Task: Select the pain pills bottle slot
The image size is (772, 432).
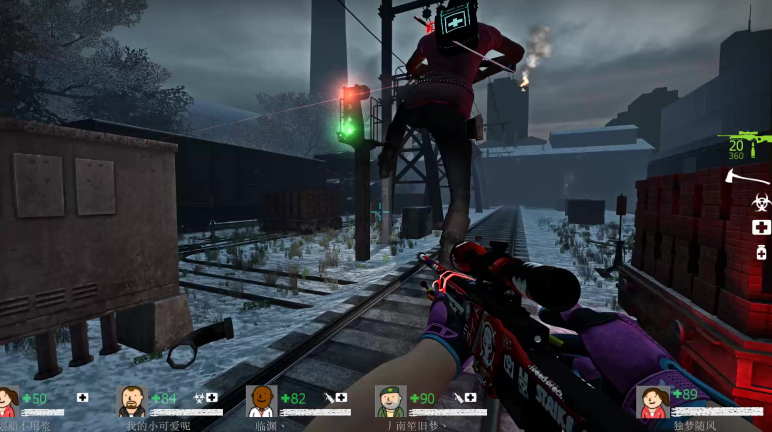Action: (x=762, y=254)
